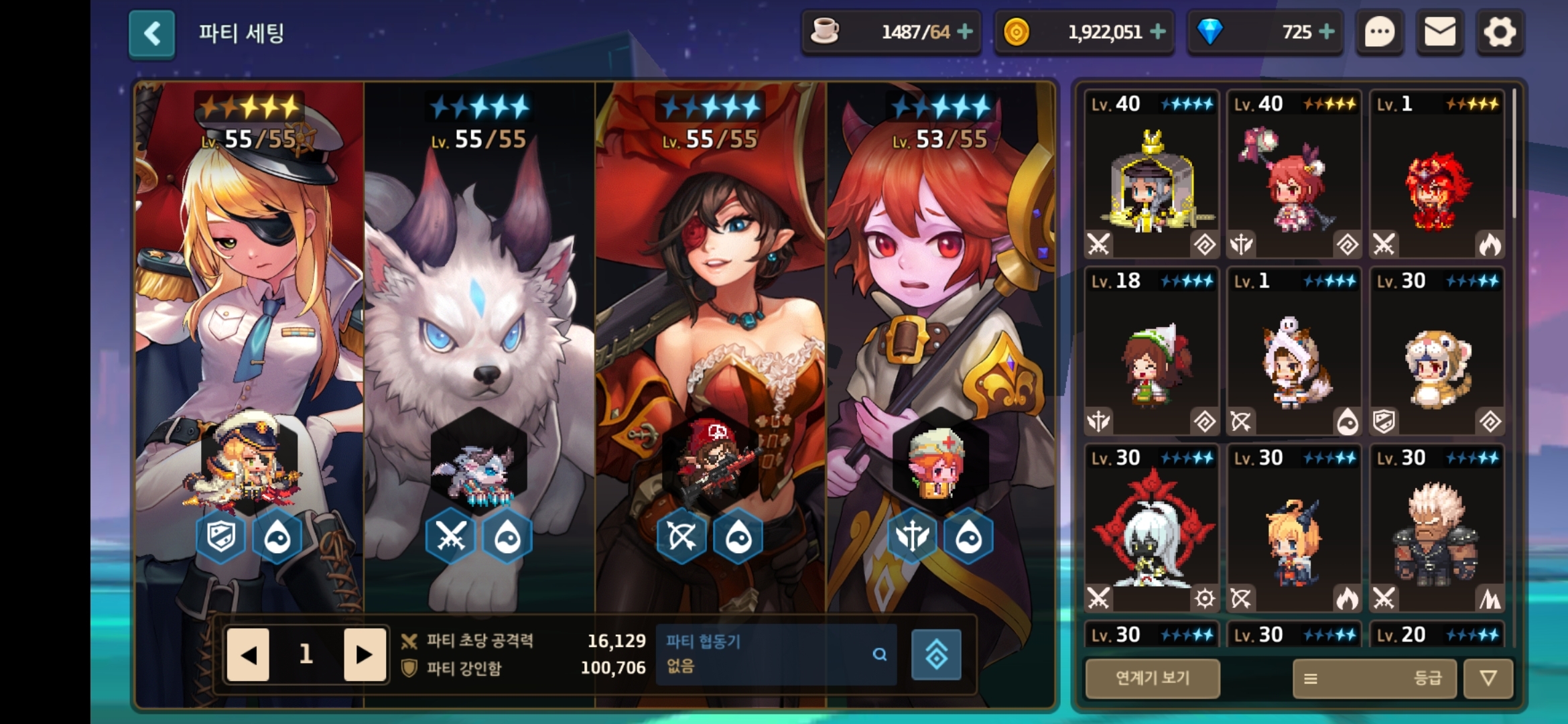Open the mailbox envelope
Screen dimensions: 1568x724
(1439, 32)
